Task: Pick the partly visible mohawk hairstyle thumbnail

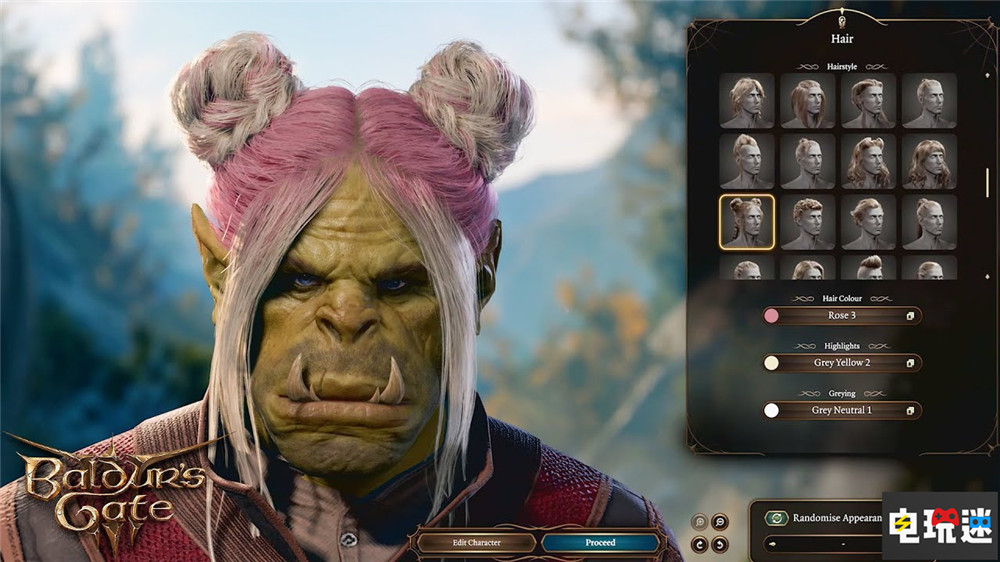Action: [x=869, y=268]
